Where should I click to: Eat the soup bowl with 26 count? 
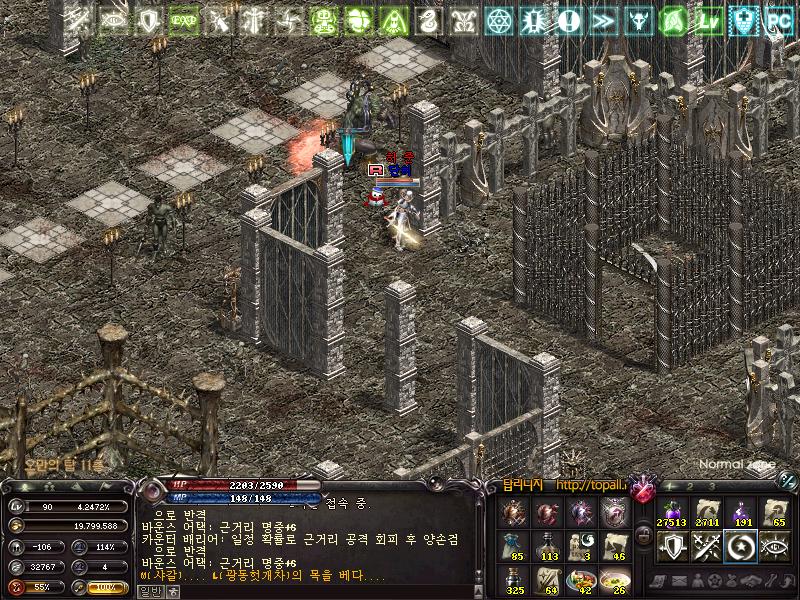pyautogui.click(x=615, y=580)
